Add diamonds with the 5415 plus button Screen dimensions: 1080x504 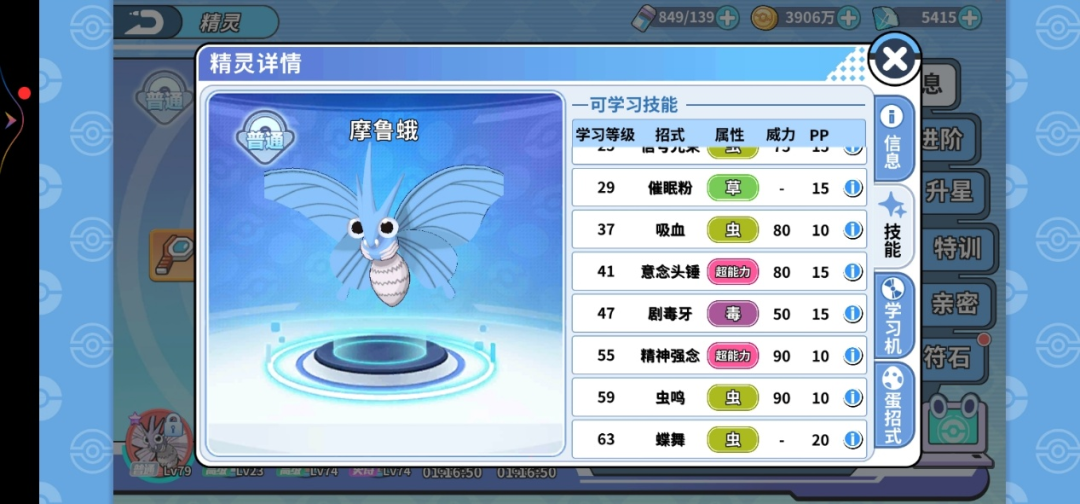[x=969, y=18]
